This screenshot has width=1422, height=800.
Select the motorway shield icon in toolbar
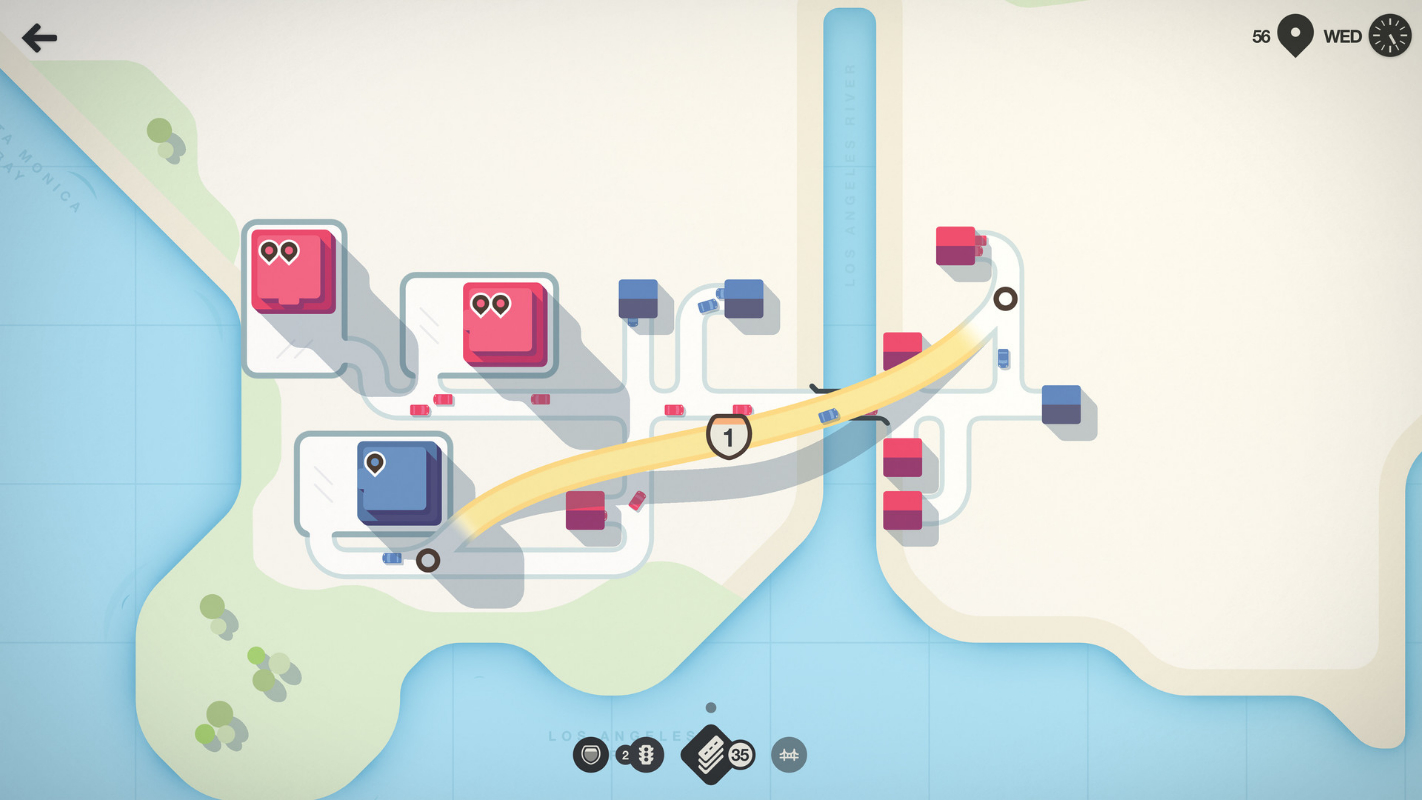590,756
